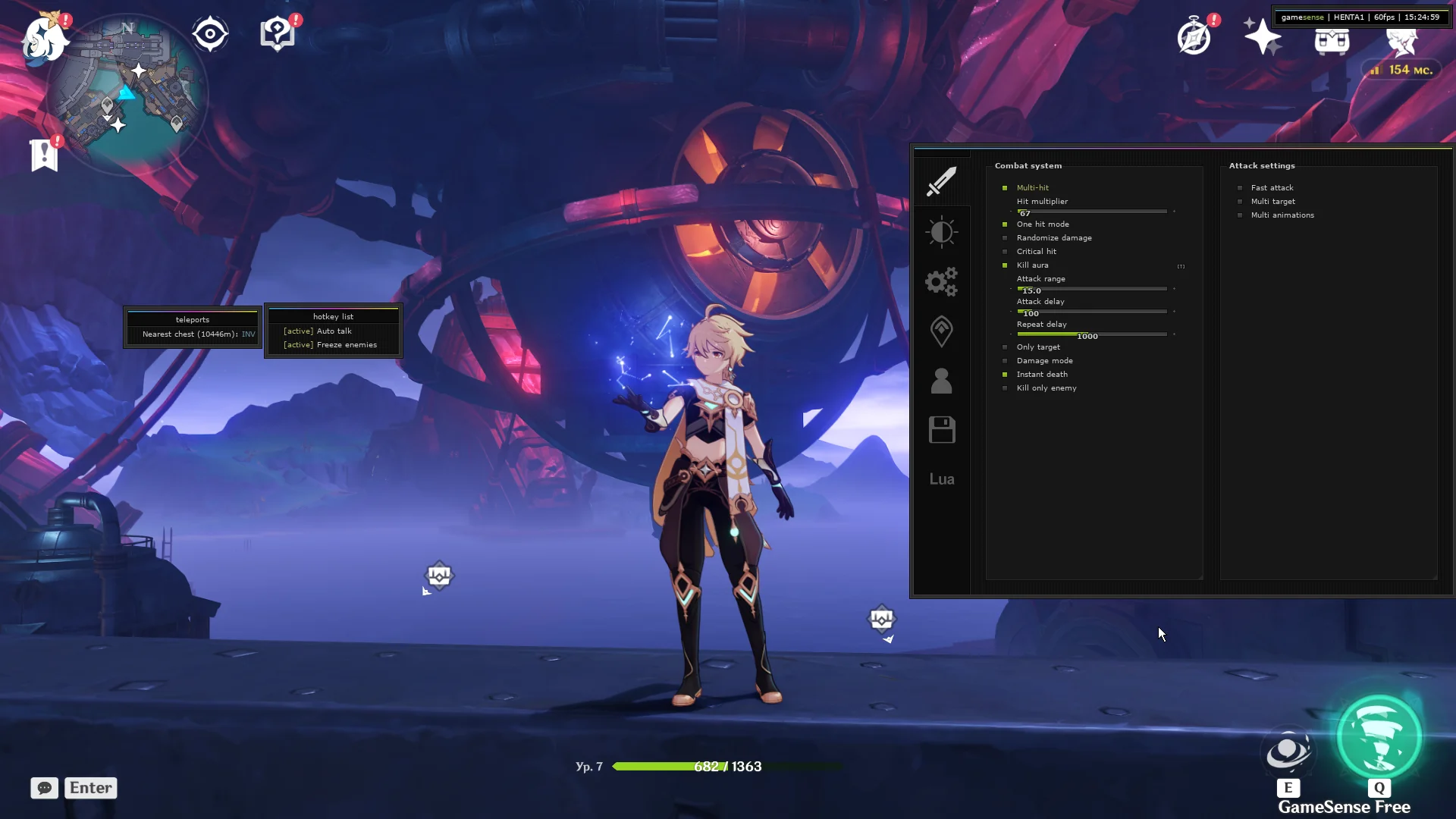The width and height of the screenshot is (1456, 819).
Task: Enable Only target option
Action: coord(1005,347)
